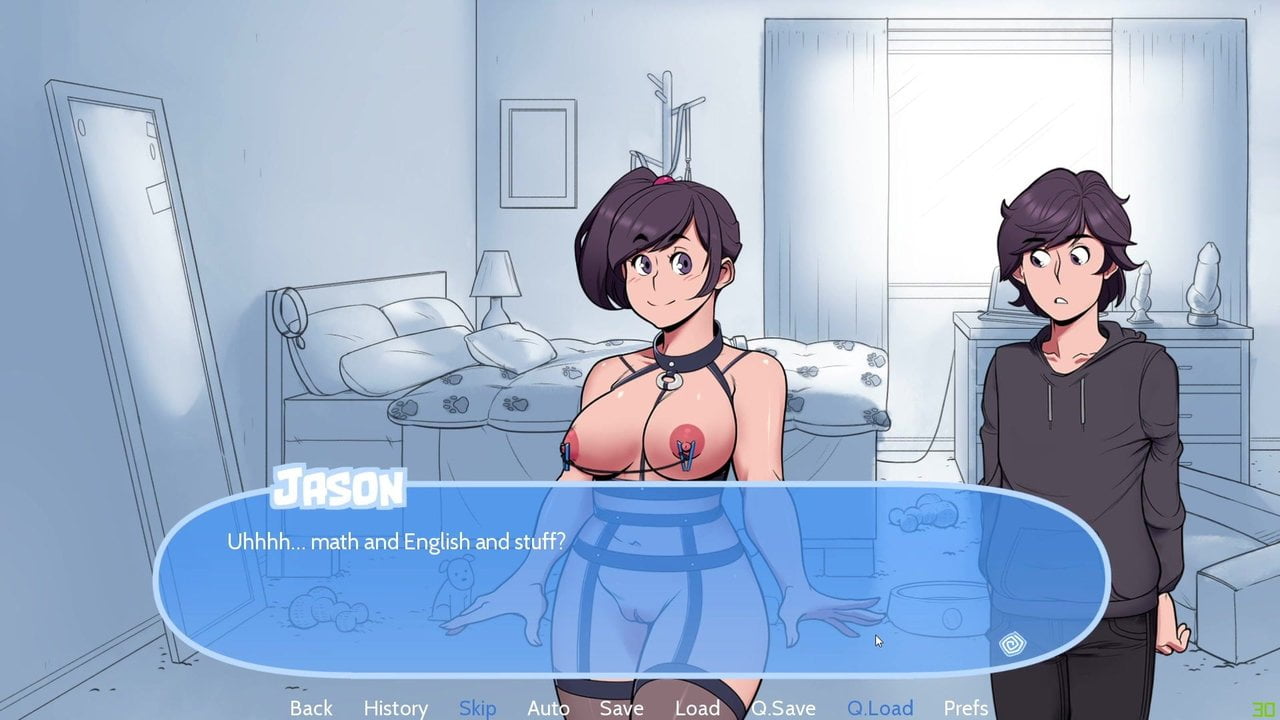Select Skip from the quick menu
The image size is (1280, 720).
[x=477, y=708]
